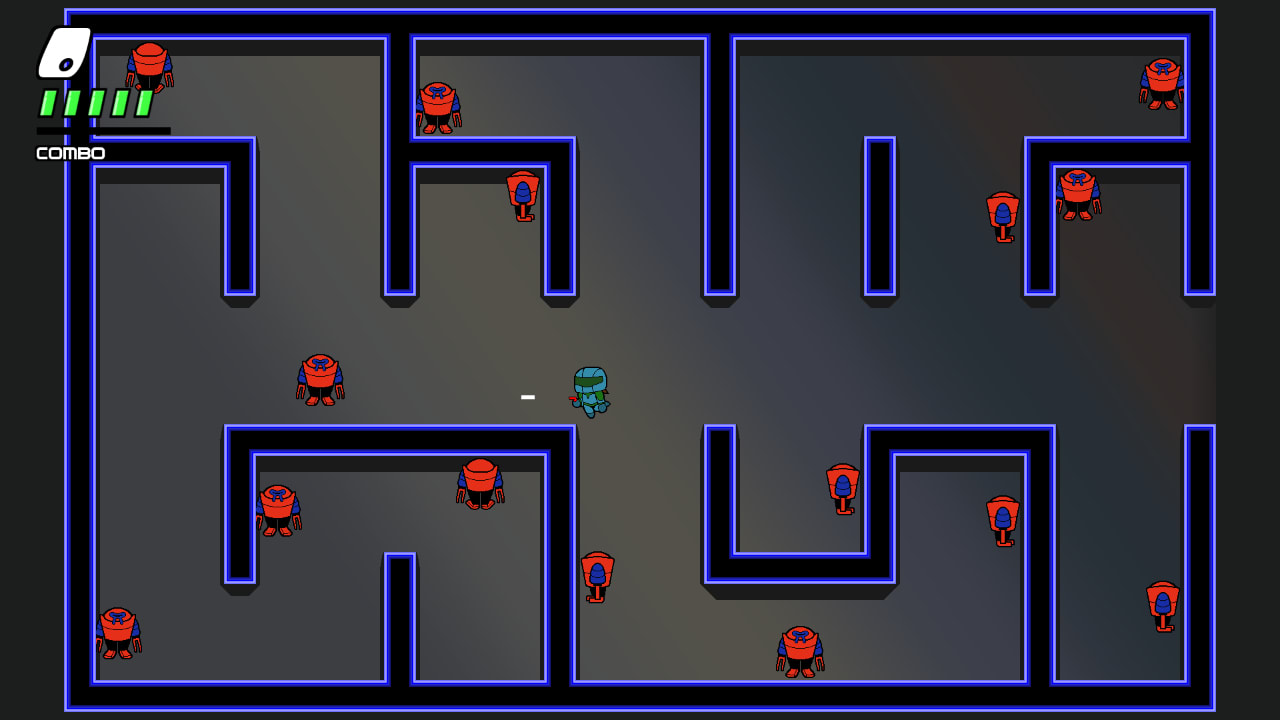Image resolution: width=1280 pixels, height=720 pixels.
Task: Click the robot near the upper-right inner wall
Action: [x=1076, y=195]
